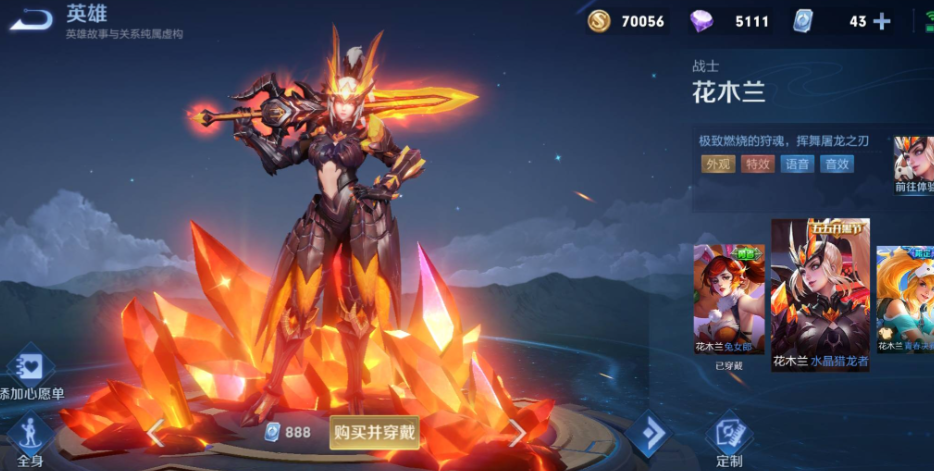The width and height of the screenshot is (934, 471).
Task: Choose the 水晶猎龙者 skin card
Action: [x=820, y=295]
